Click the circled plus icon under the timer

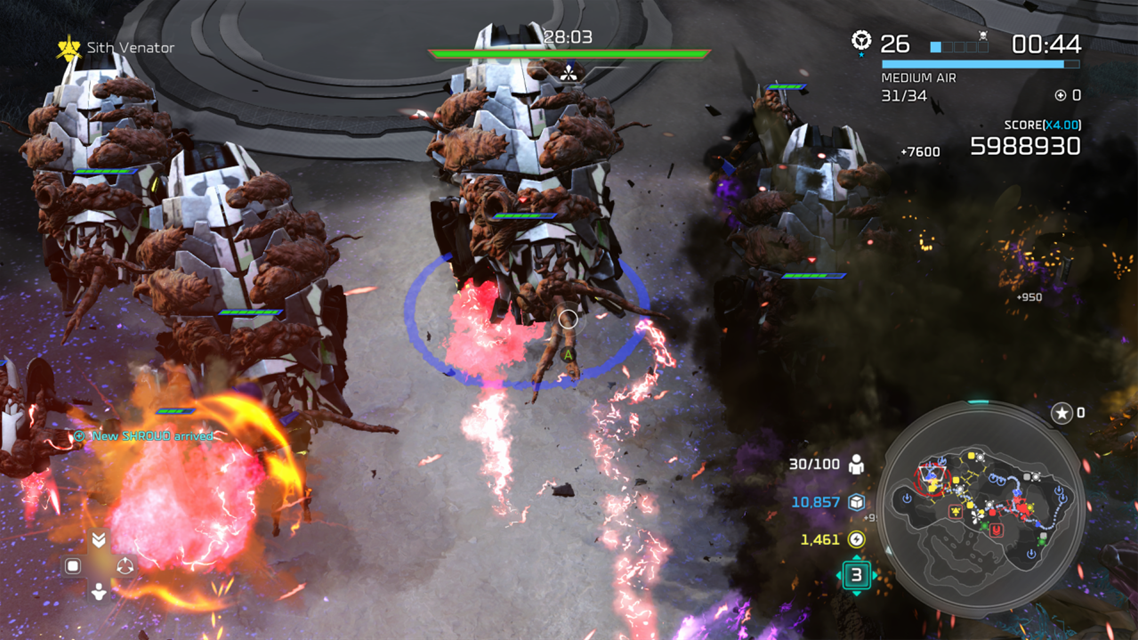point(1061,95)
